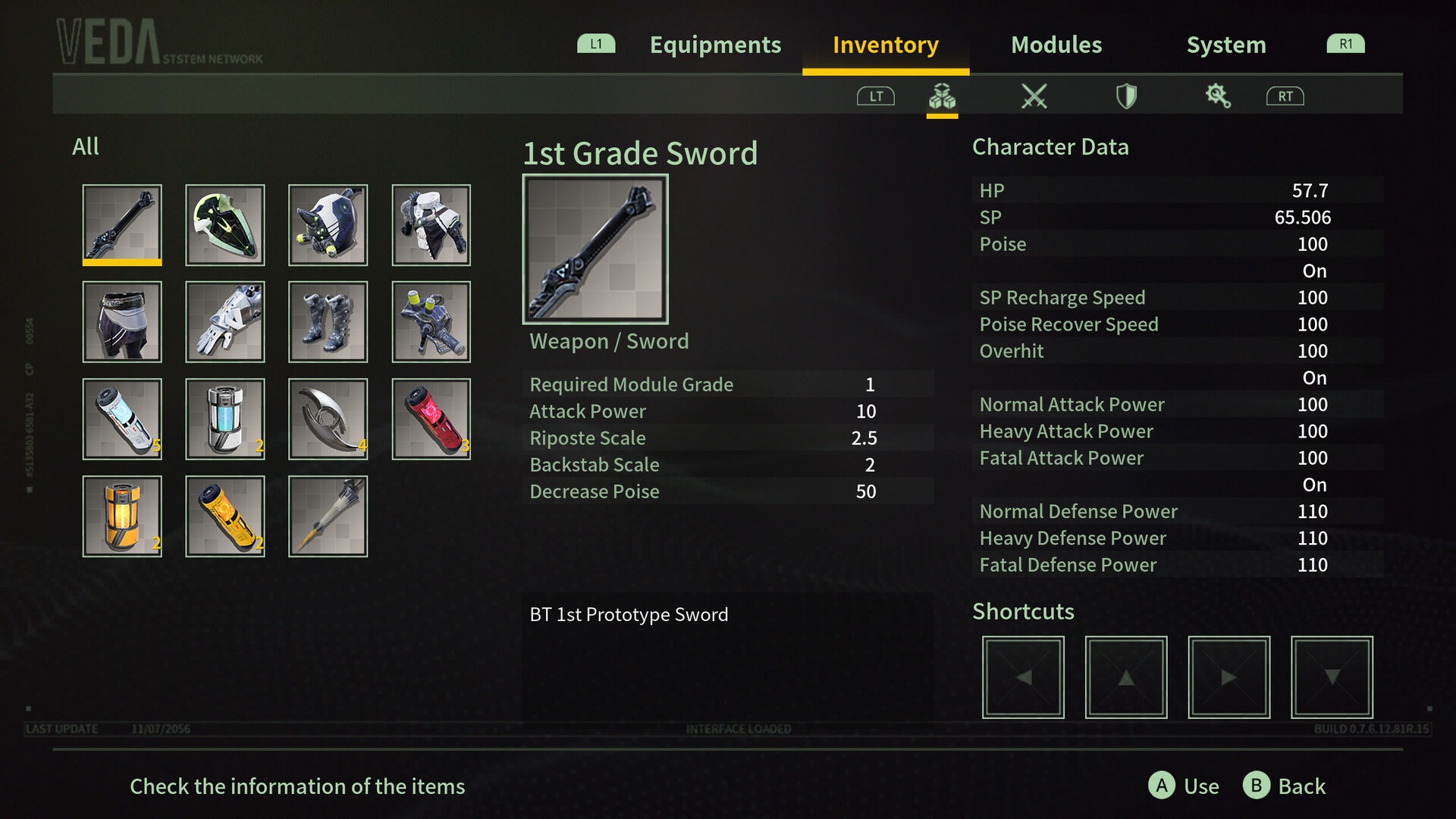Select the blue glass cylinder item
Viewport: 1456px width, 819px height.
[x=225, y=419]
